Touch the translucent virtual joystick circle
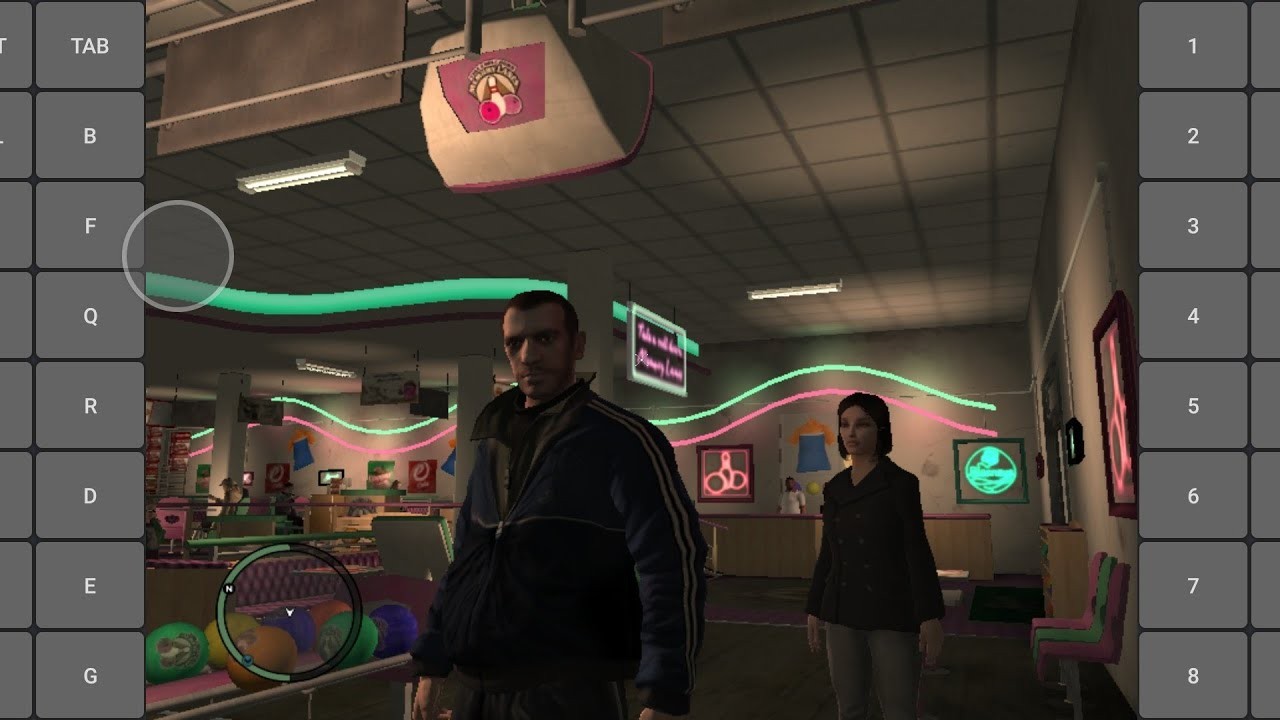Image resolution: width=1280 pixels, height=720 pixels. [x=178, y=256]
